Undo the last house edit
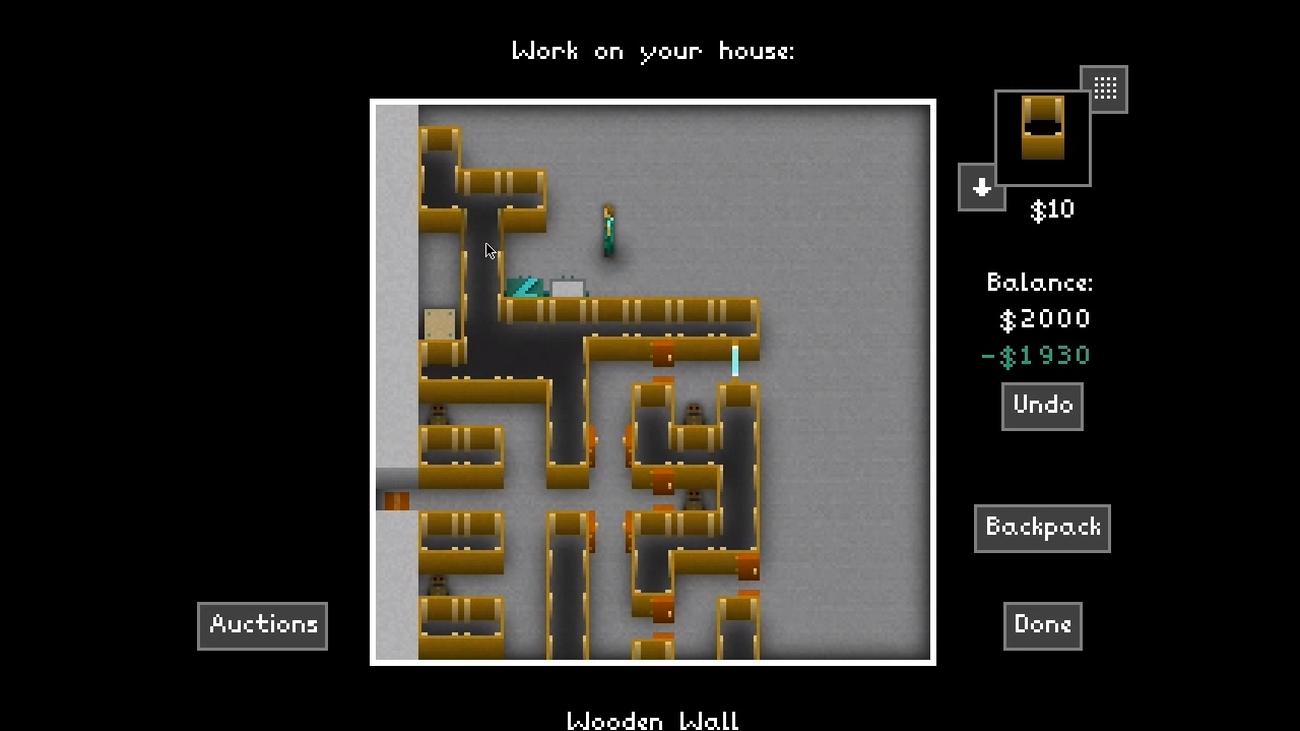This screenshot has height=731, width=1300. [x=1042, y=405]
